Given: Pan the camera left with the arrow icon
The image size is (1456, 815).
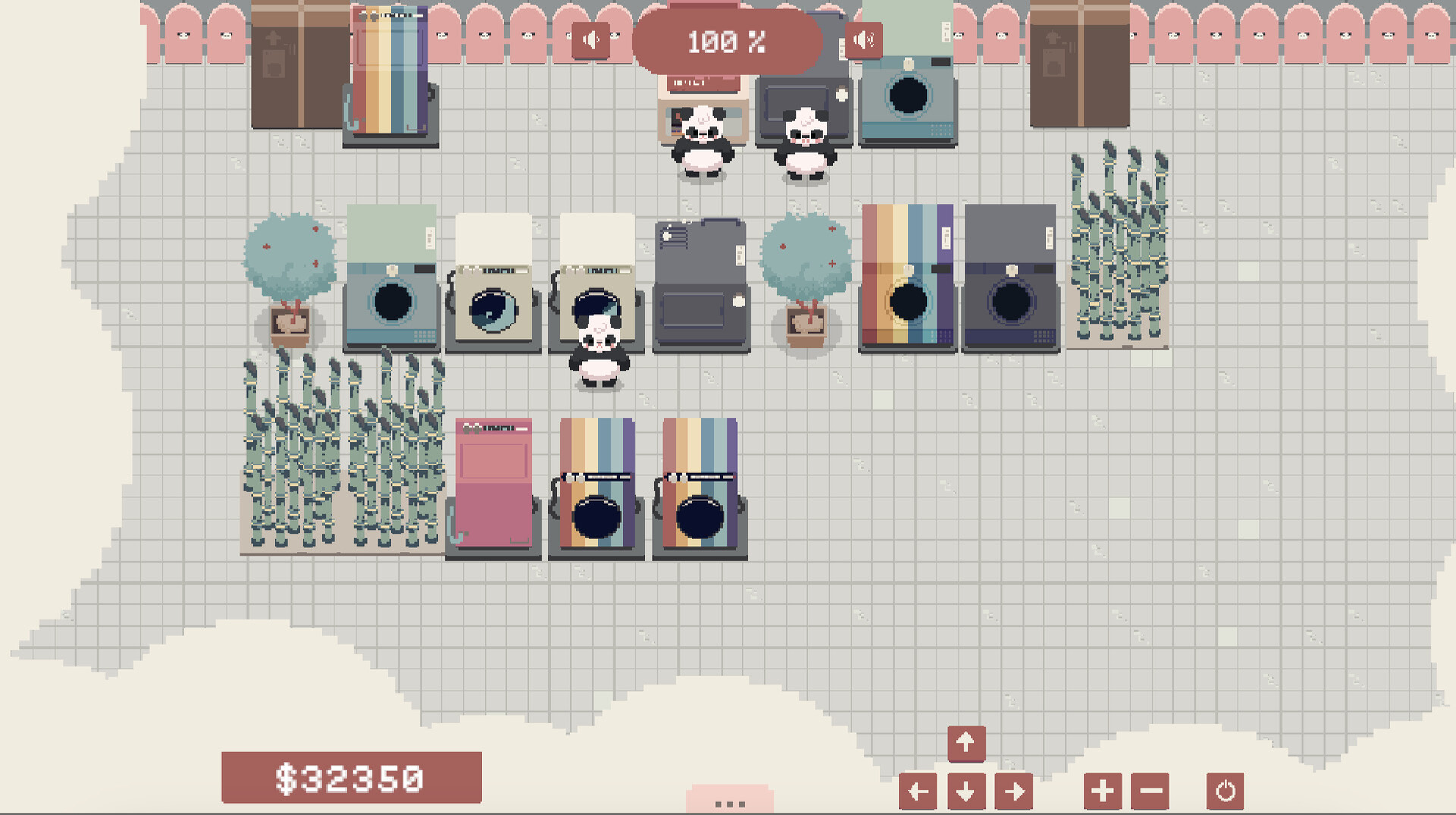Looking at the screenshot, I should tap(918, 790).
